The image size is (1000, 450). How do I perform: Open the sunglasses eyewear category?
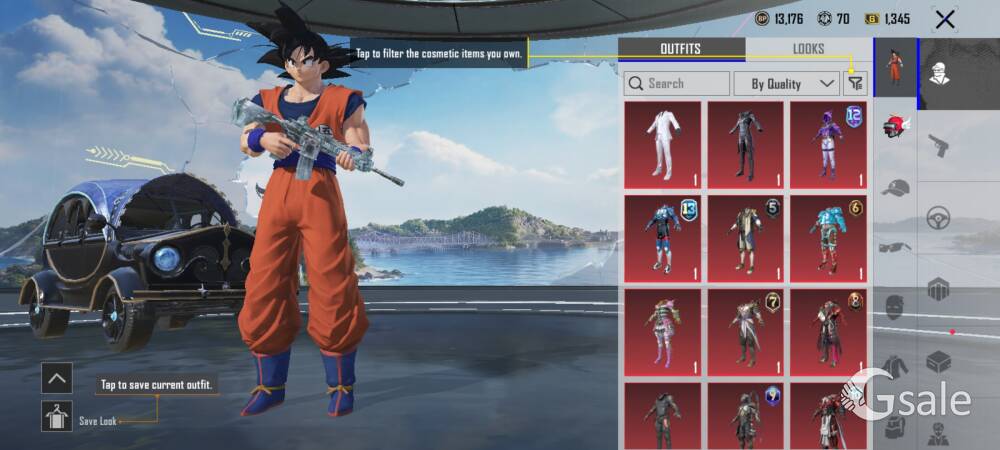tap(896, 247)
